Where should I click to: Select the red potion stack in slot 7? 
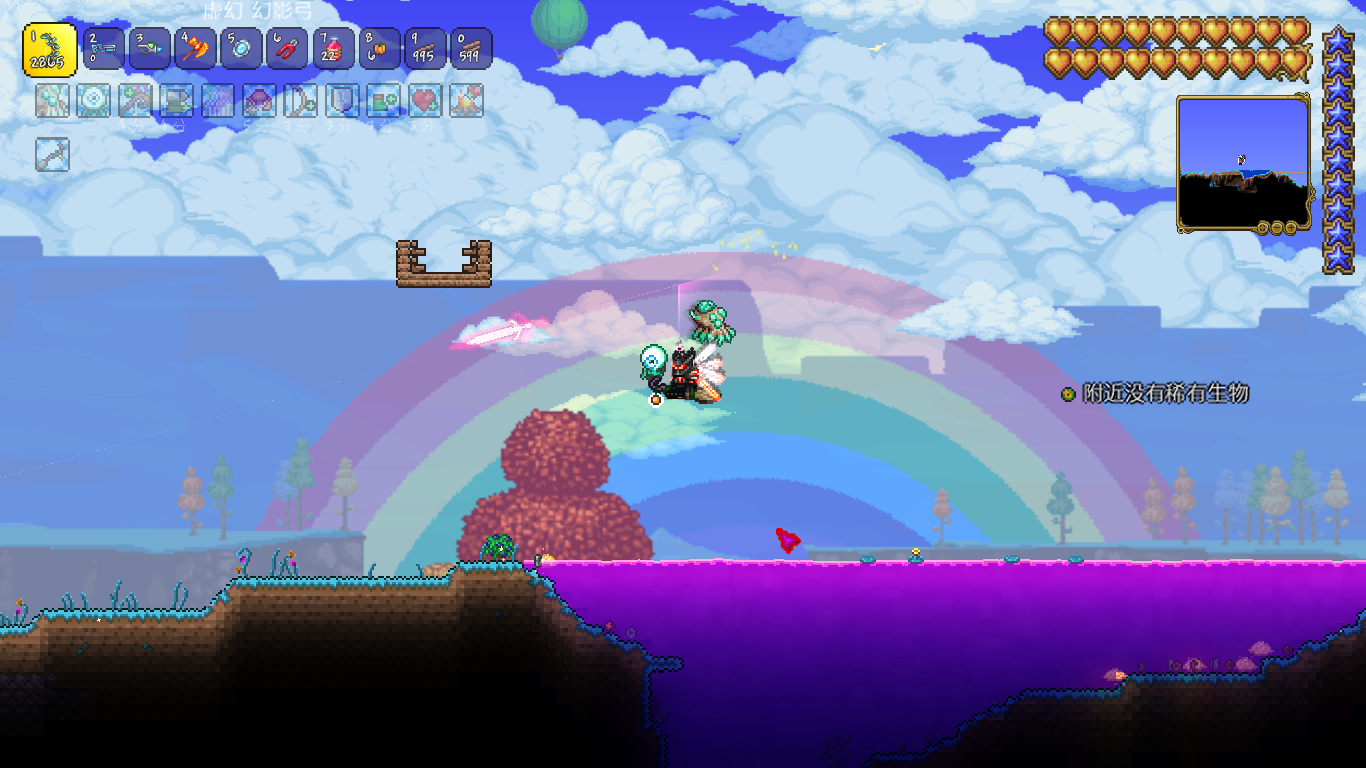[333, 49]
